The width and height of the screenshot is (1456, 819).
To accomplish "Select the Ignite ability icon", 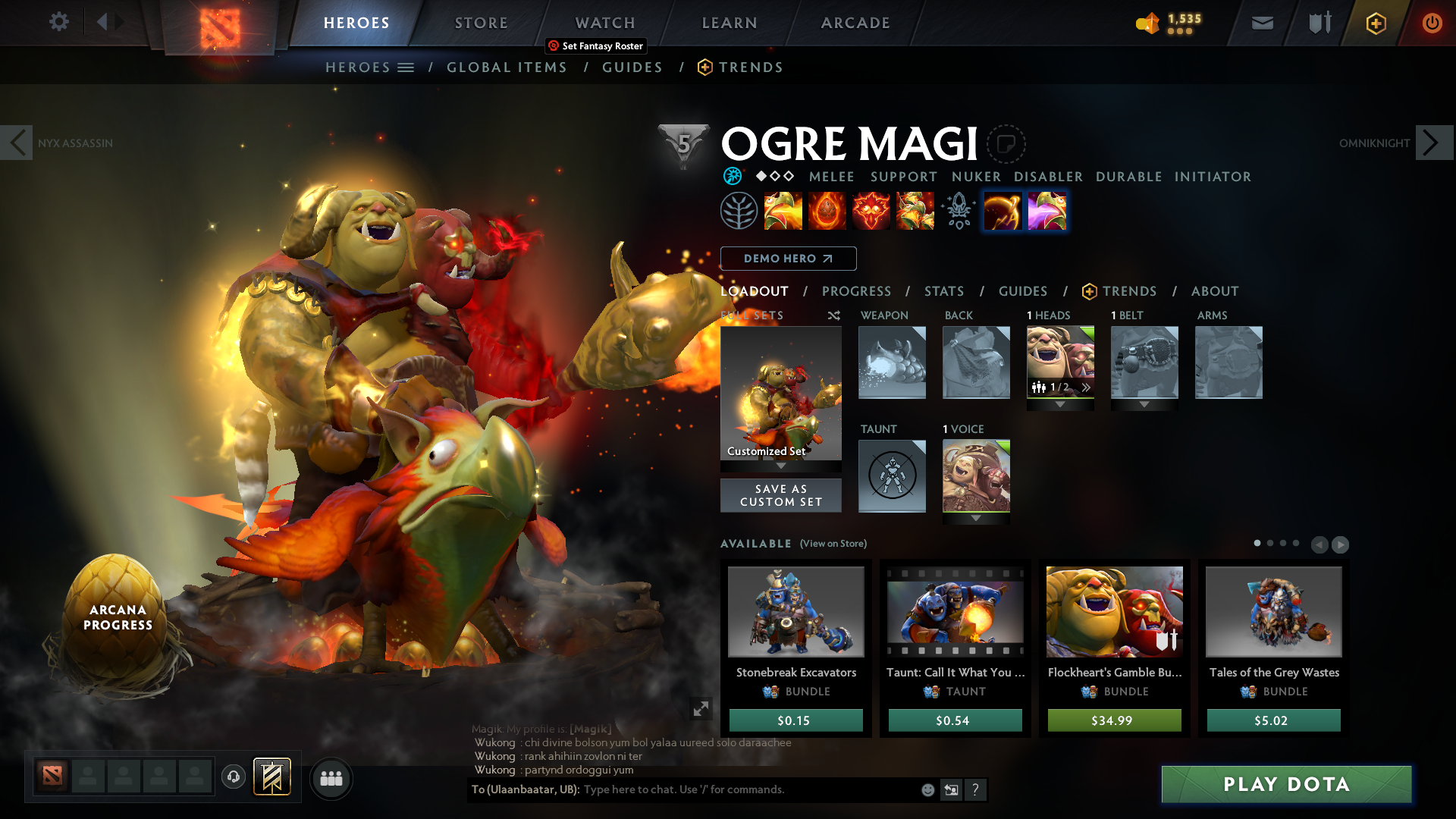I will click(827, 212).
